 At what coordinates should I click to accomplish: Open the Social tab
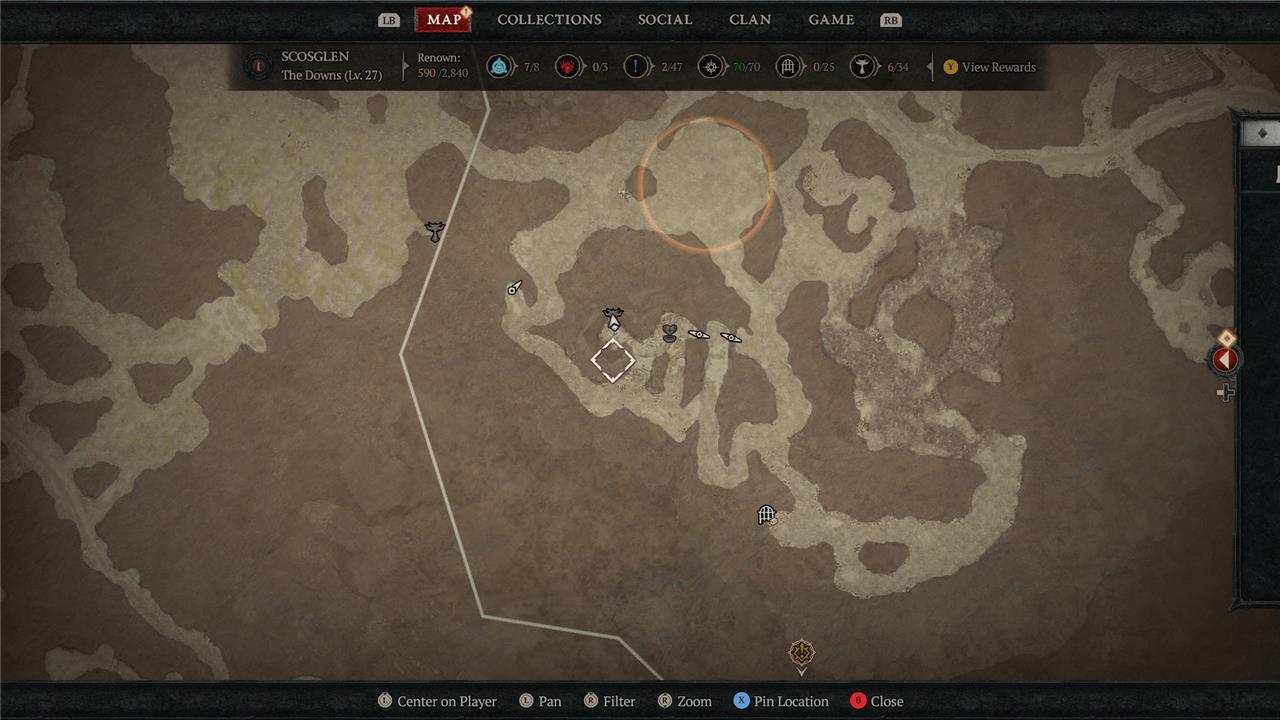664,20
